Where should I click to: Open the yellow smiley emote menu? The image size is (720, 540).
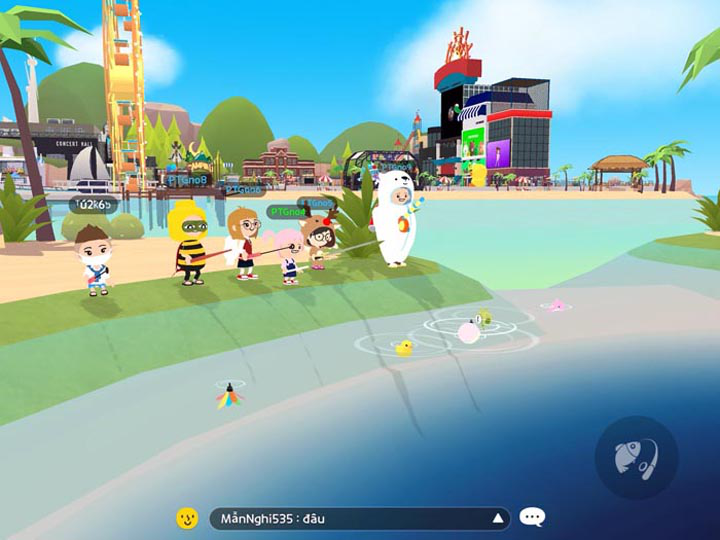click(x=187, y=518)
